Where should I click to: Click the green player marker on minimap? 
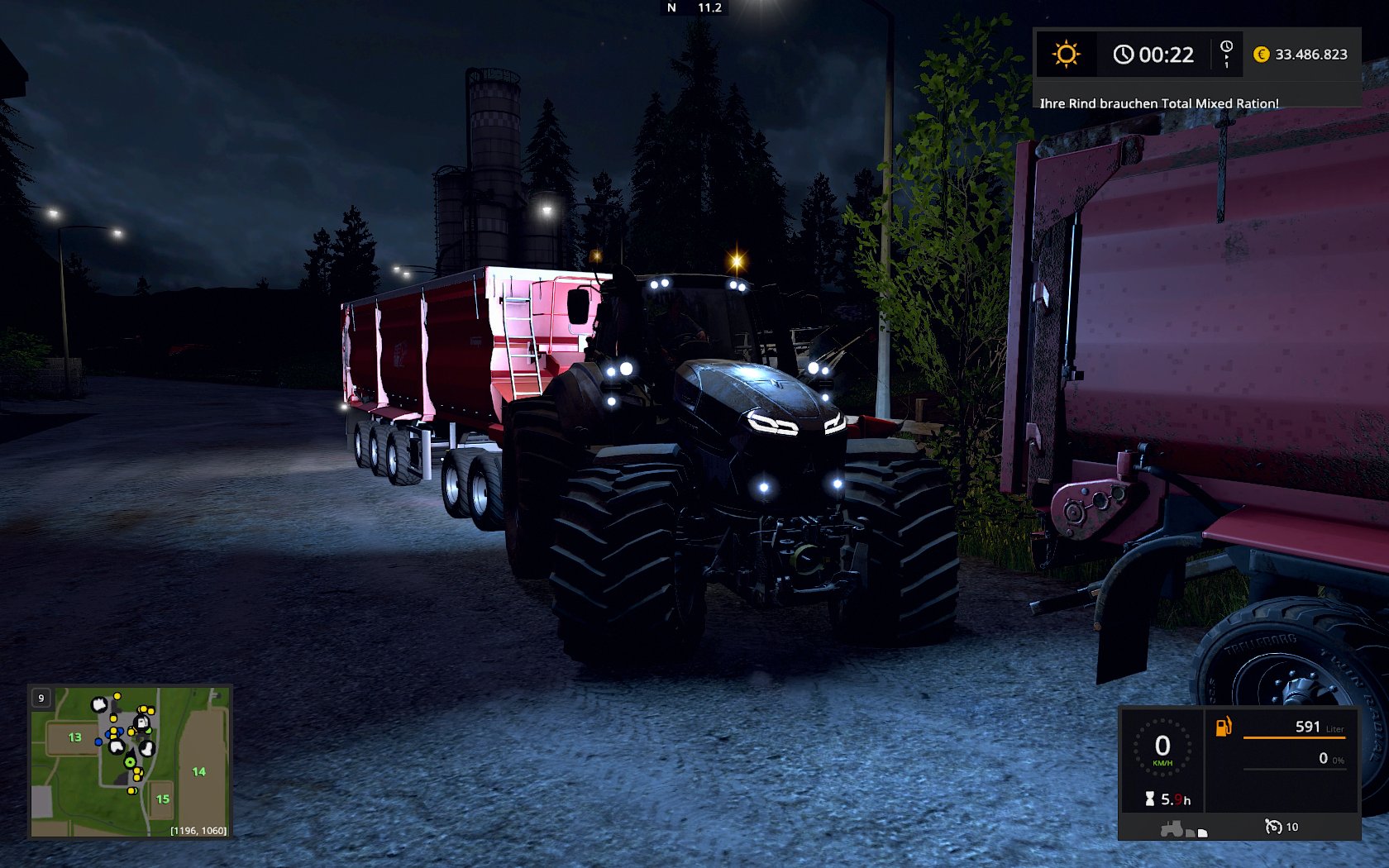tap(130, 762)
